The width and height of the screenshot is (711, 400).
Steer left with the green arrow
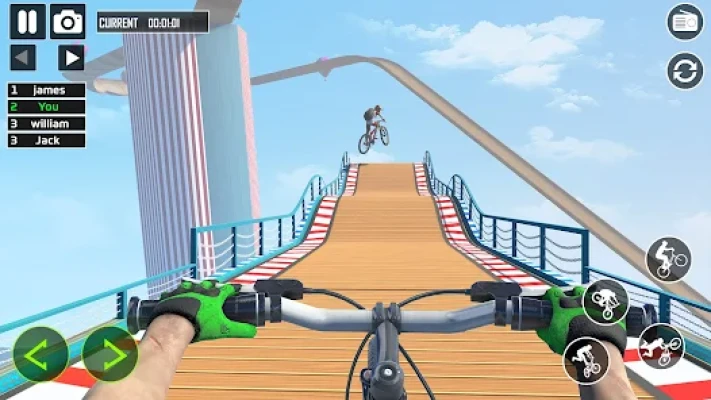[41, 354]
